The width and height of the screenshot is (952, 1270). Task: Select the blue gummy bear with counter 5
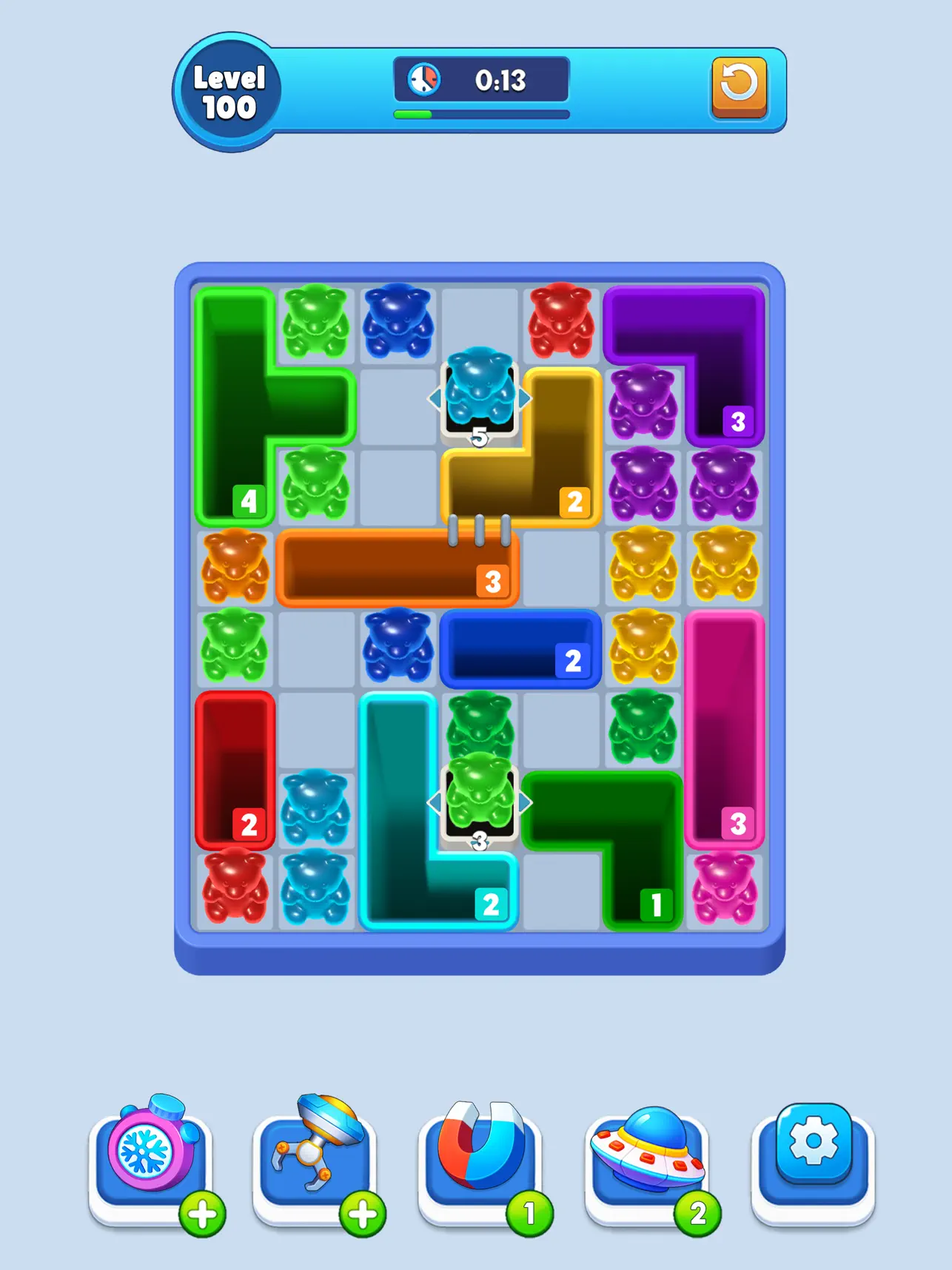[x=480, y=398]
